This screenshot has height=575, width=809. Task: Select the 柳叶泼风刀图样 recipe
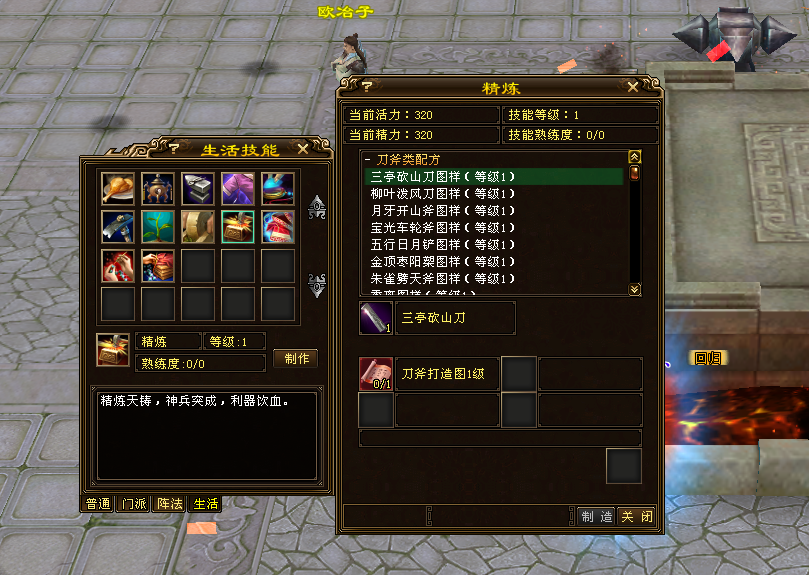point(441,193)
